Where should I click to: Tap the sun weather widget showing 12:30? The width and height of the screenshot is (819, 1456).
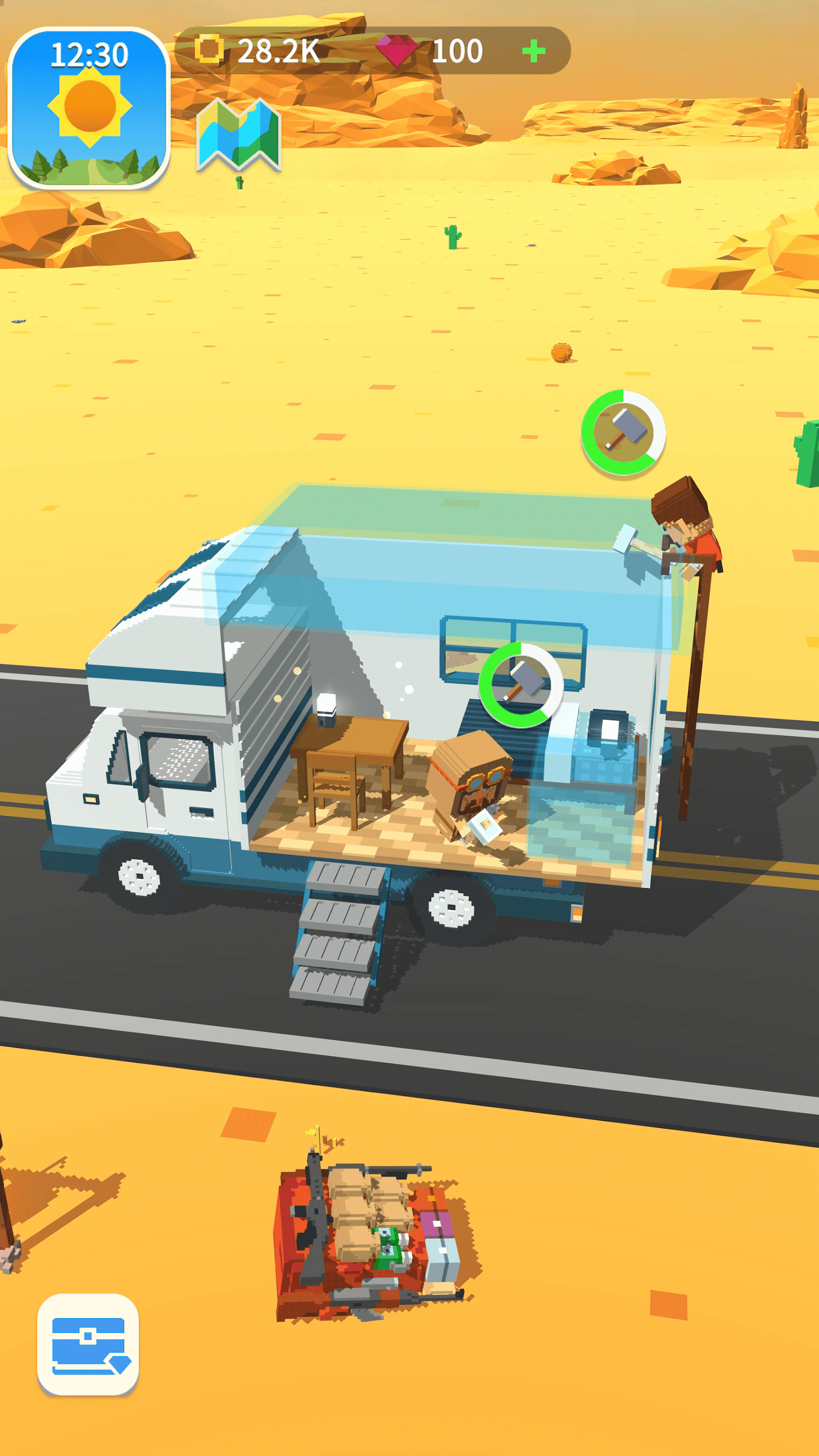[93, 102]
